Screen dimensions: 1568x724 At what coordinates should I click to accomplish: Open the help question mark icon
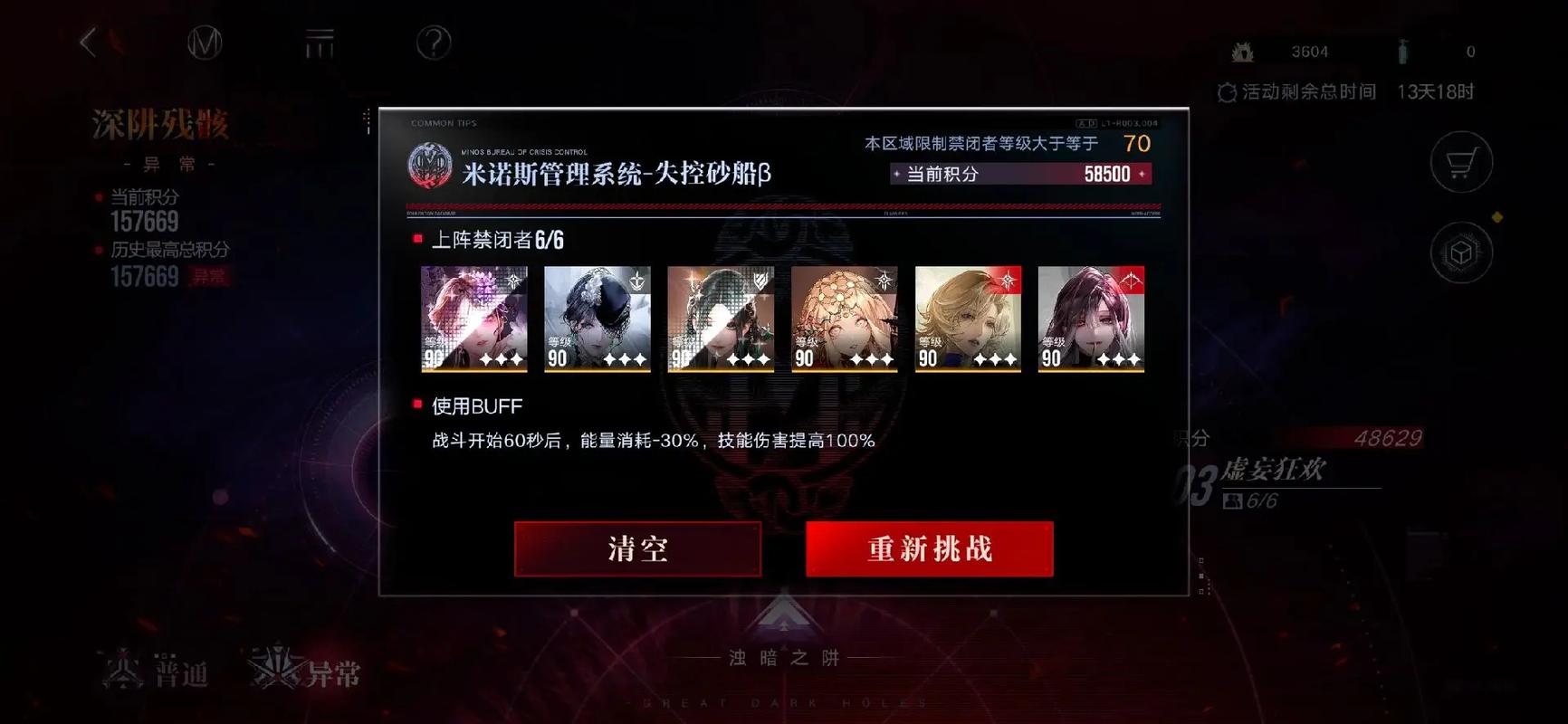coord(433,43)
